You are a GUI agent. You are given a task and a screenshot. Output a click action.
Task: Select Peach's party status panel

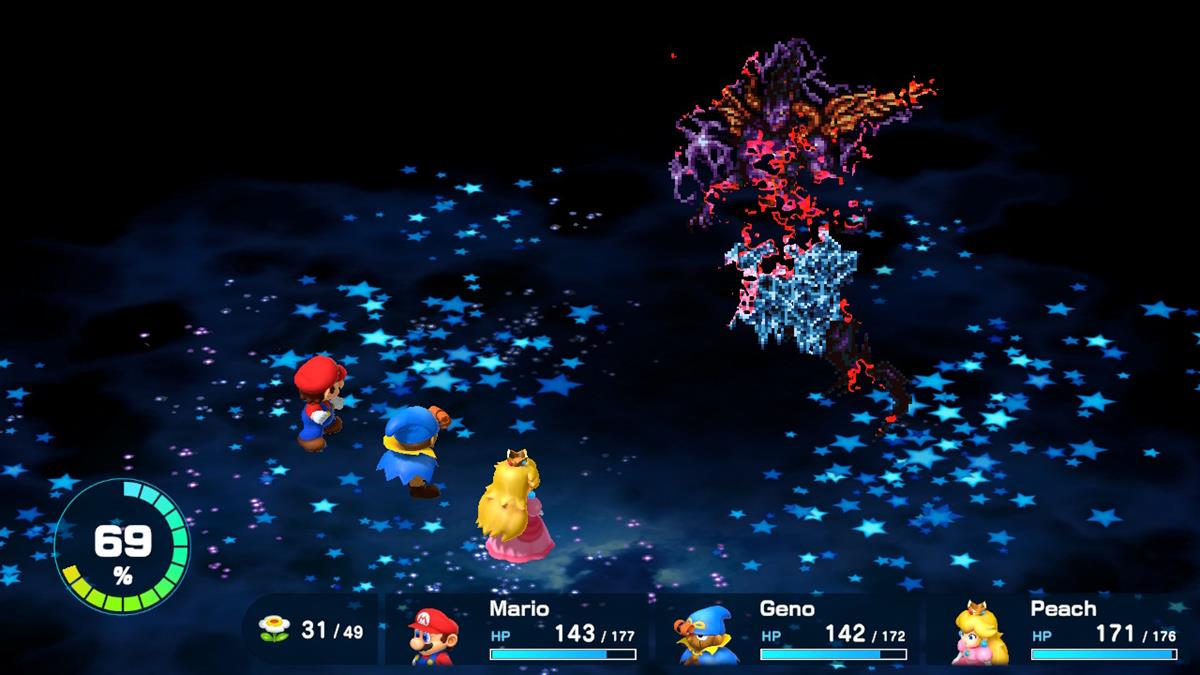[1059, 630]
